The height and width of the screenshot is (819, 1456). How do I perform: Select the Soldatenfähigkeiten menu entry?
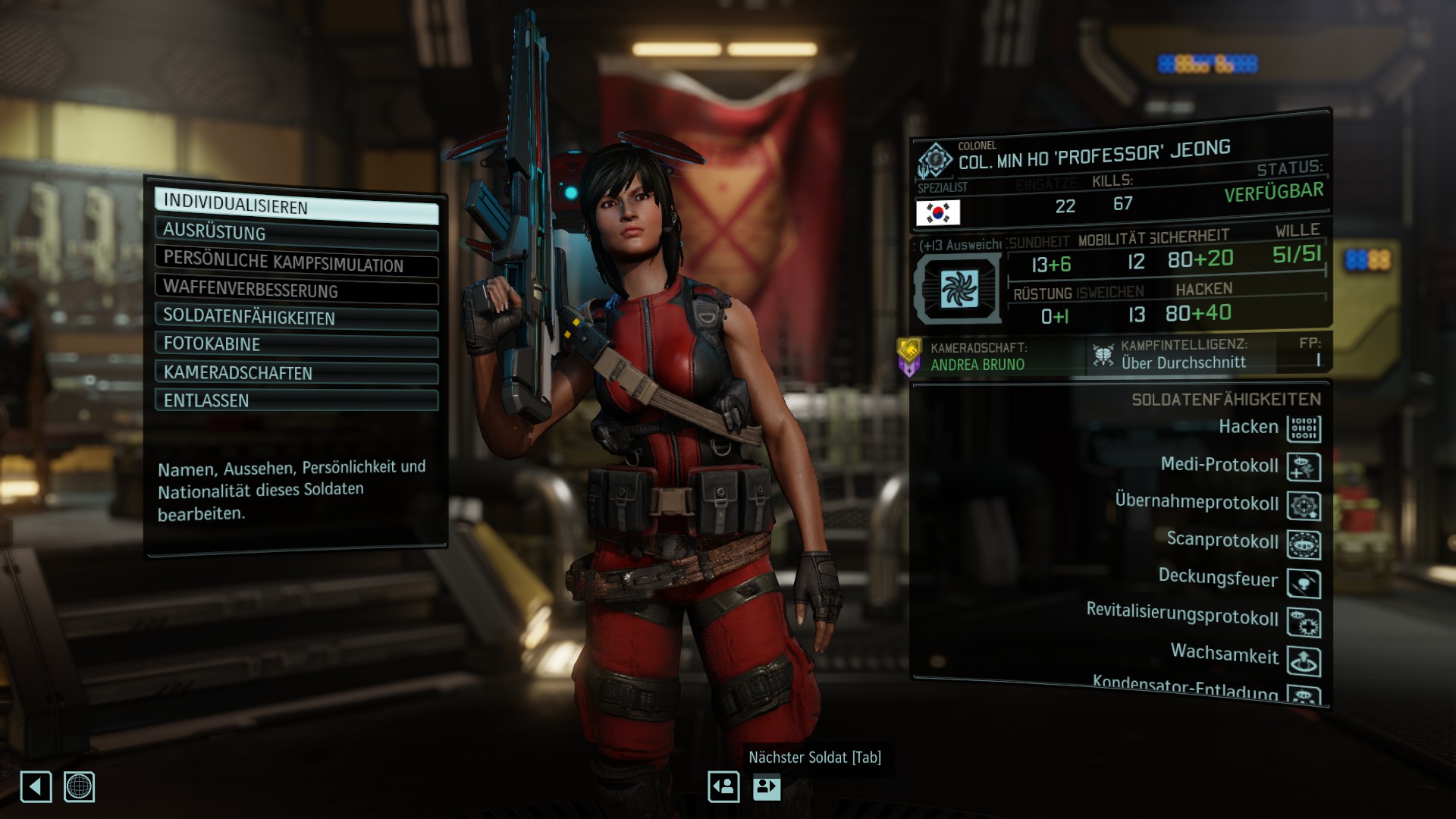[296, 318]
